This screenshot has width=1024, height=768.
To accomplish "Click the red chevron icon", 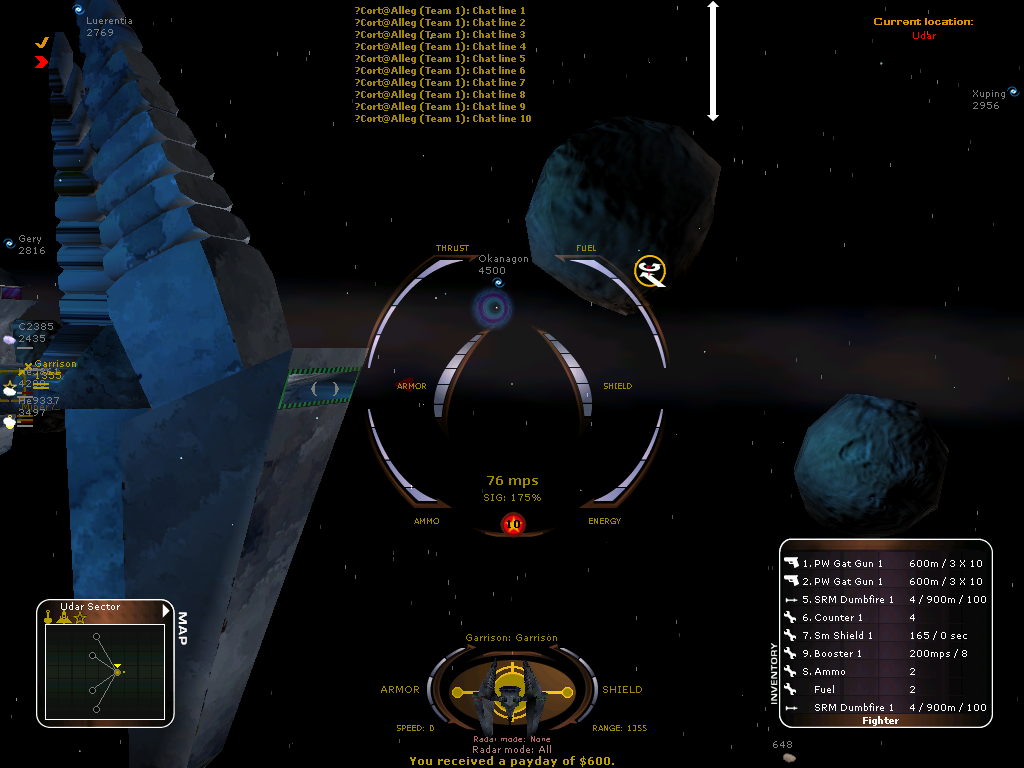I will coord(41,62).
